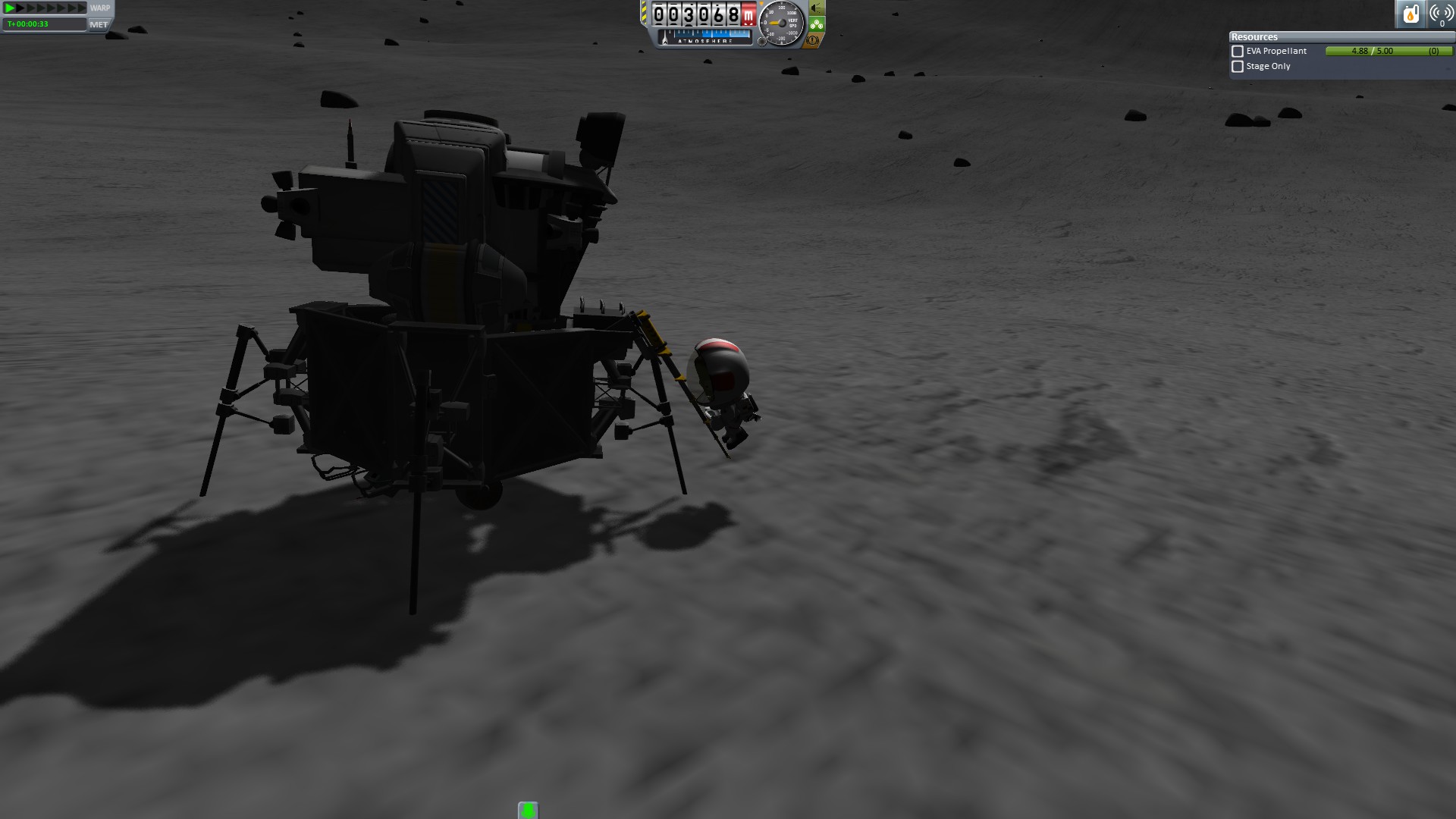Click the green staging indicator at bottom
The width and height of the screenshot is (1456, 819).
[x=528, y=811]
